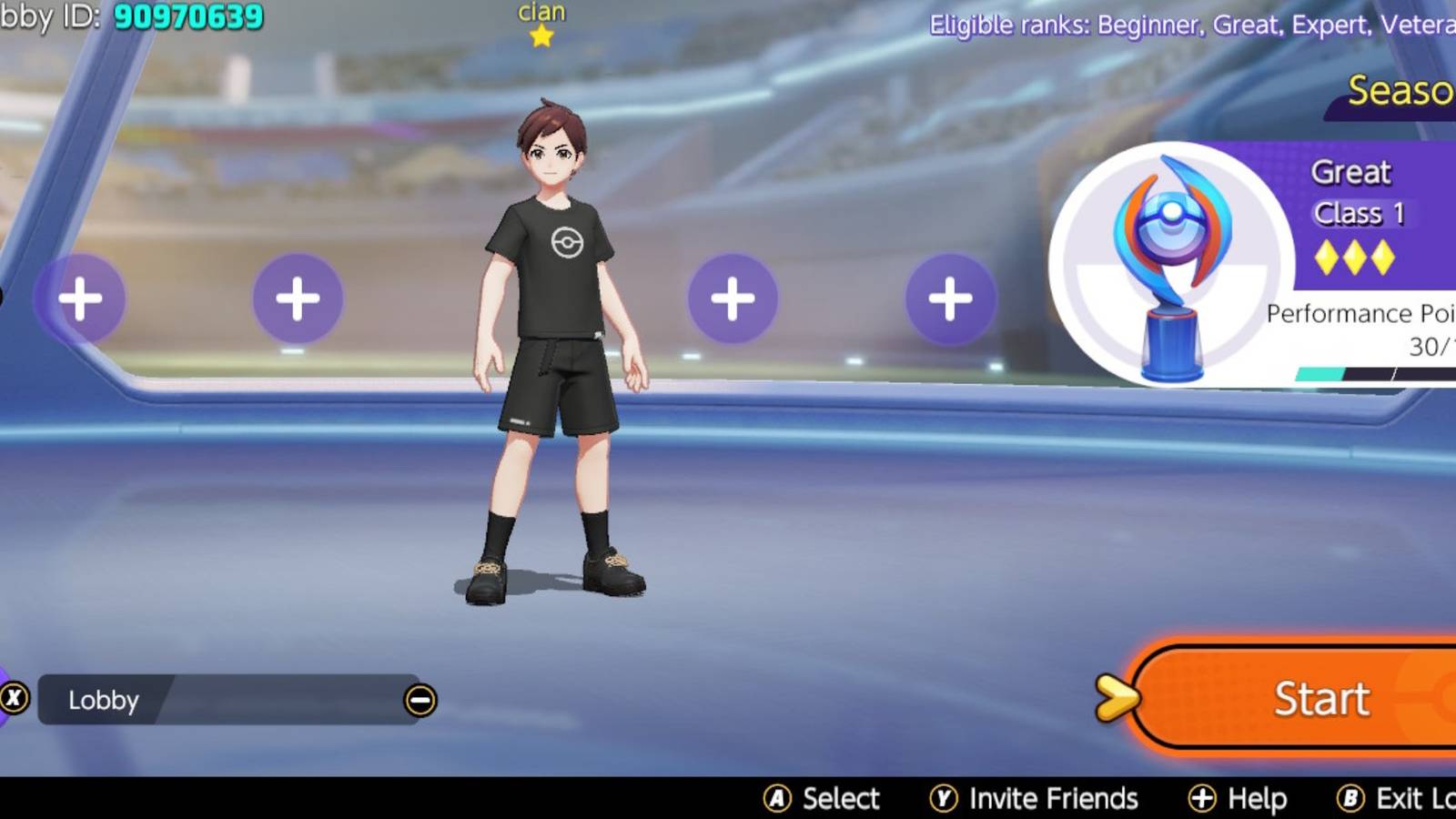Click the Y icon for Invite Friends
This screenshot has height=819, width=1456.
coord(946,798)
